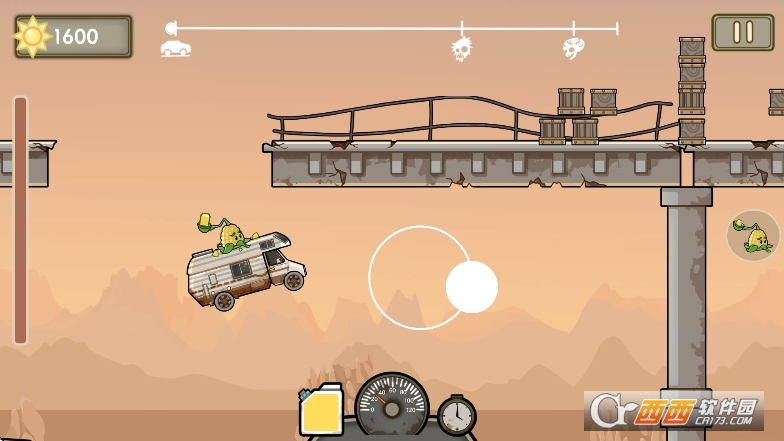Click the white joystick knob
This screenshot has width=784, height=441.
point(472,287)
